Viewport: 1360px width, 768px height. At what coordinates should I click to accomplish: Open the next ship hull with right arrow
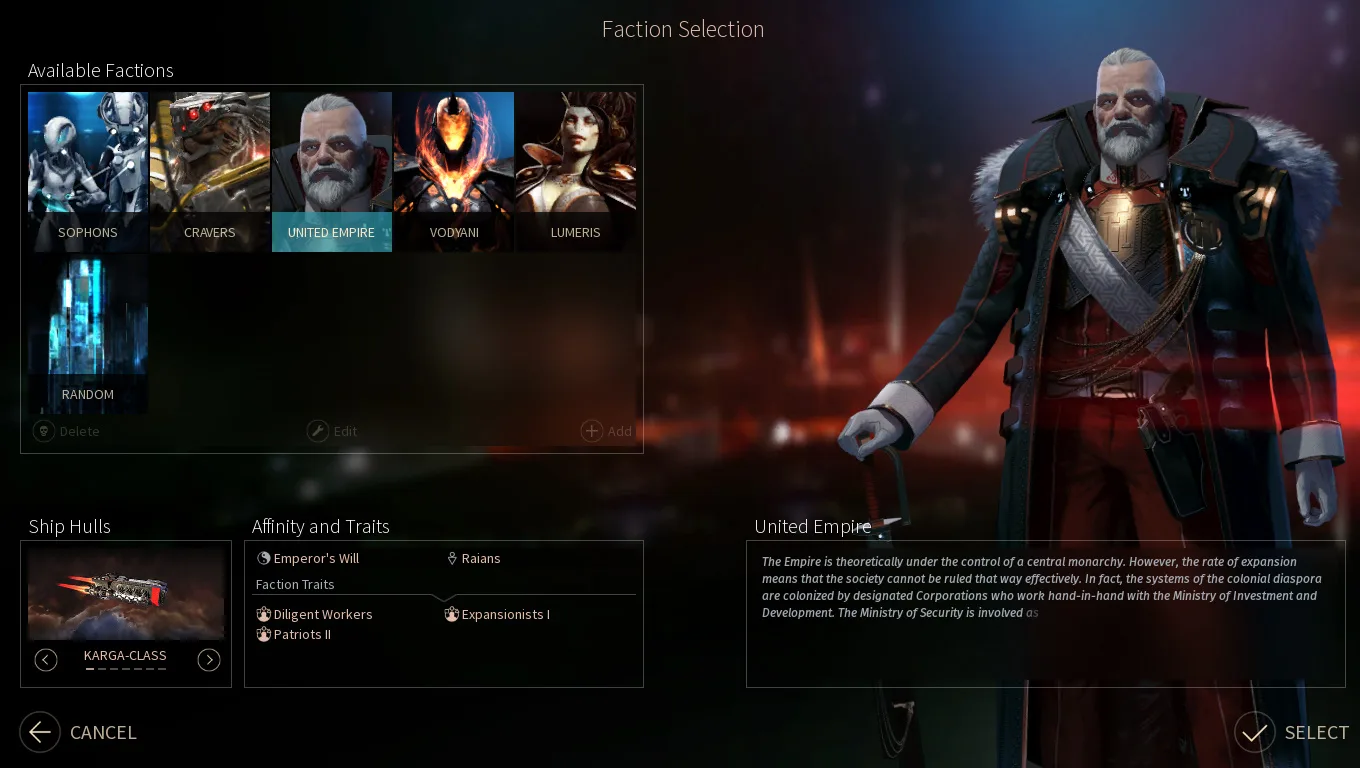pyautogui.click(x=209, y=660)
